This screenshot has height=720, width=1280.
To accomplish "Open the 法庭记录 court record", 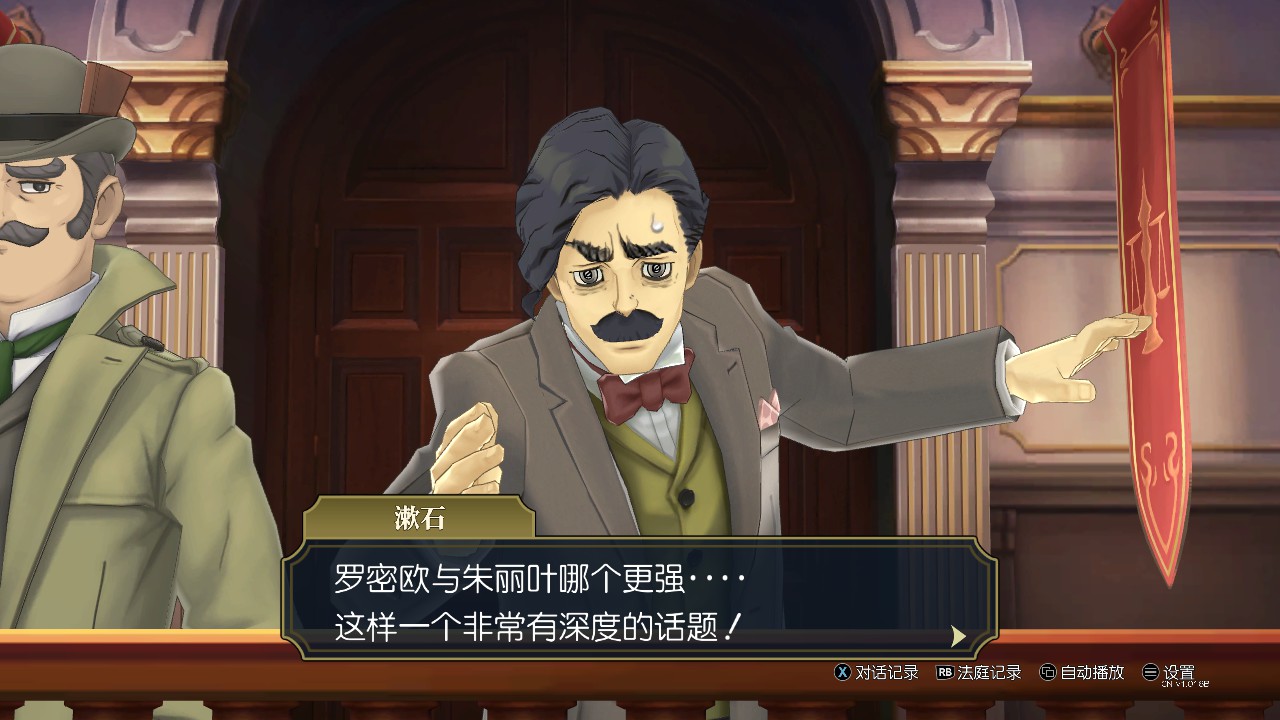I will (979, 673).
